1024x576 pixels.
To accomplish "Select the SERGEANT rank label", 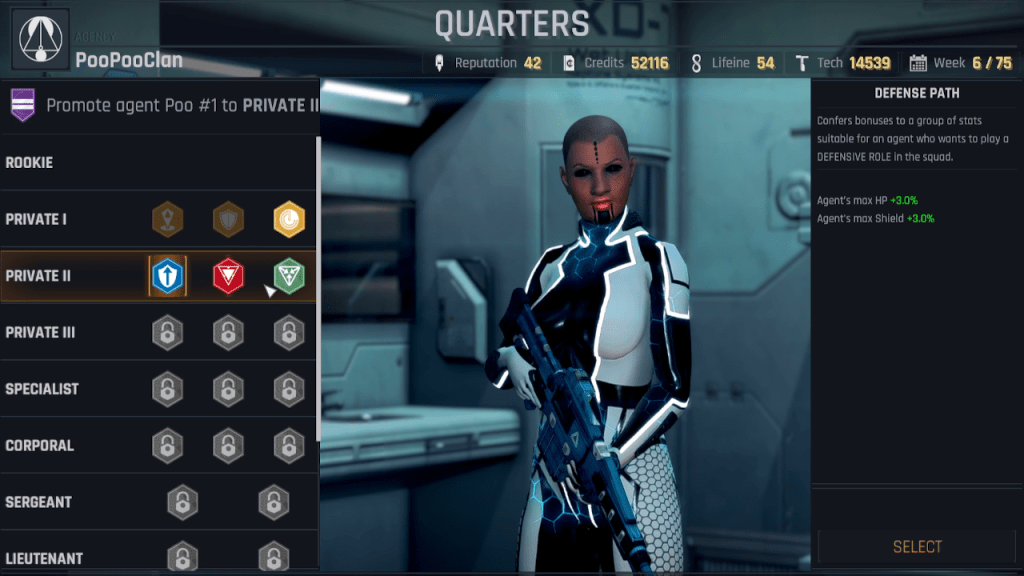I will click(39, 502).
